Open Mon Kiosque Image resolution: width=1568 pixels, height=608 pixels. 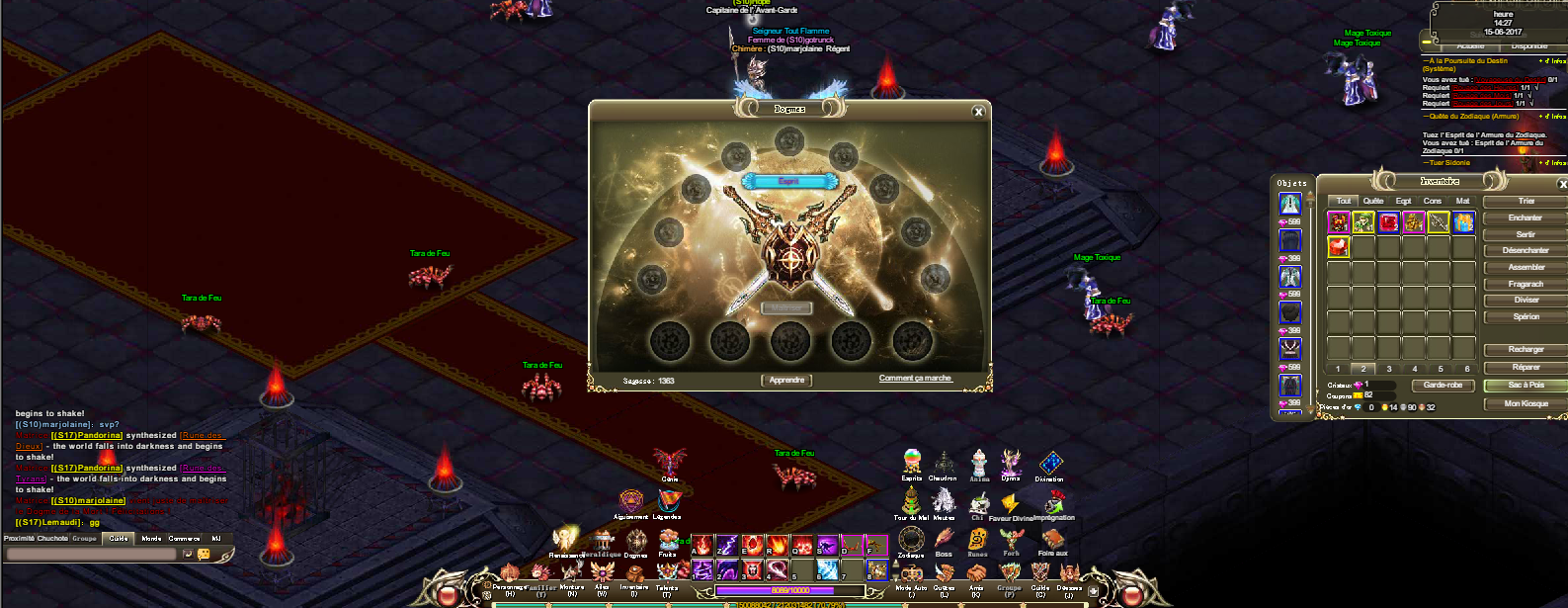pyautogui.click(x=1526, y=403)
